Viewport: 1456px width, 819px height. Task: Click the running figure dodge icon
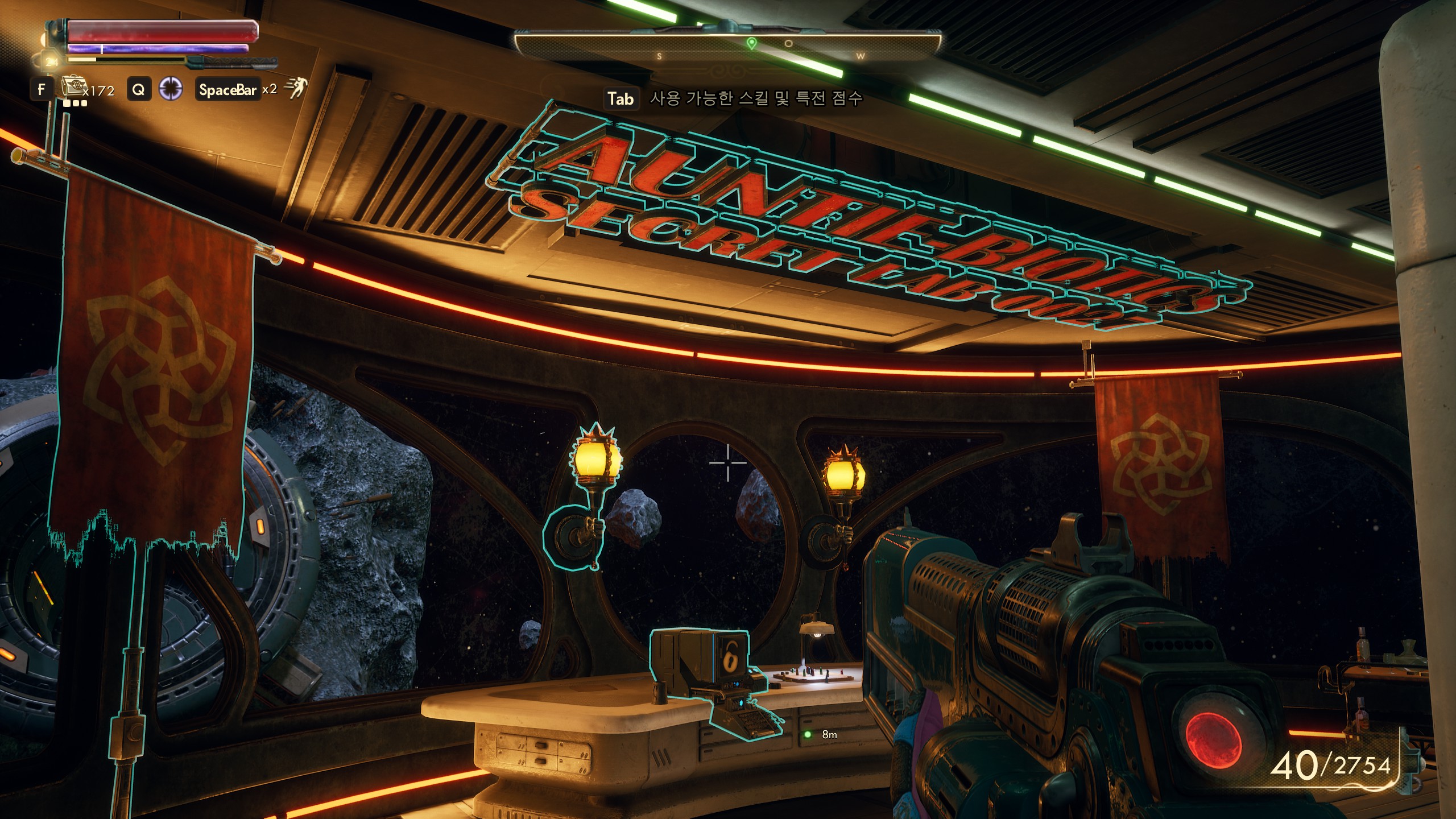click(296, 89)
